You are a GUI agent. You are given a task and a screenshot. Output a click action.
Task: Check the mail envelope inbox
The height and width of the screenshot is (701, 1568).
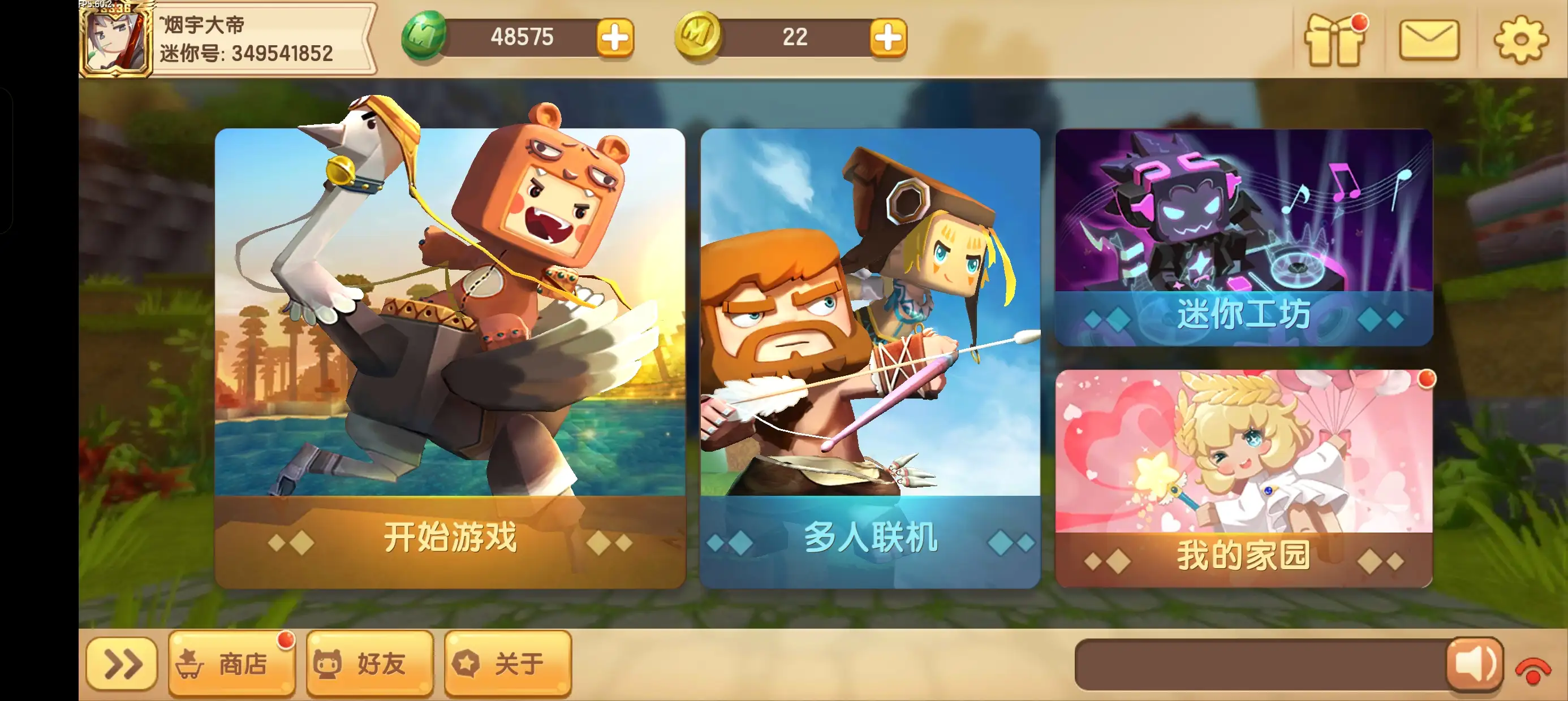(1429, 40)
